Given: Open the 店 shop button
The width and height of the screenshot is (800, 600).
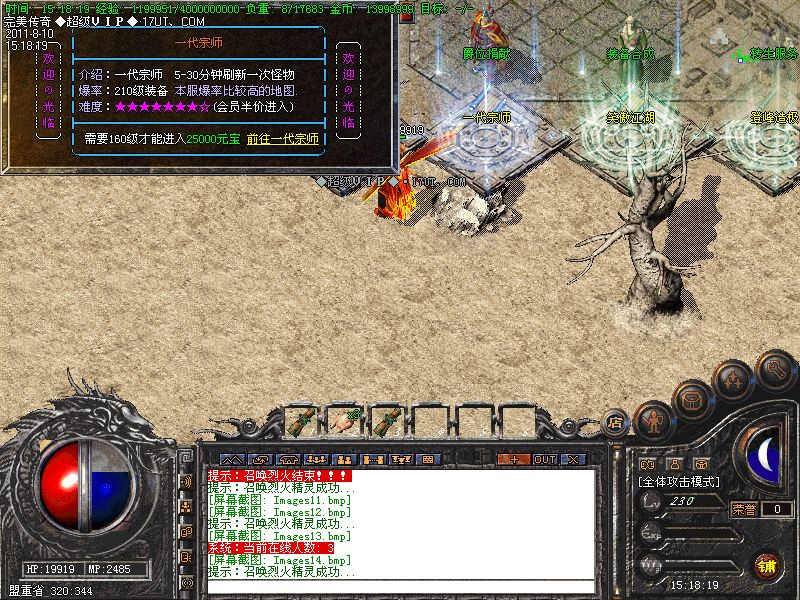Looking at the screenshot, I should click(616, 424).
